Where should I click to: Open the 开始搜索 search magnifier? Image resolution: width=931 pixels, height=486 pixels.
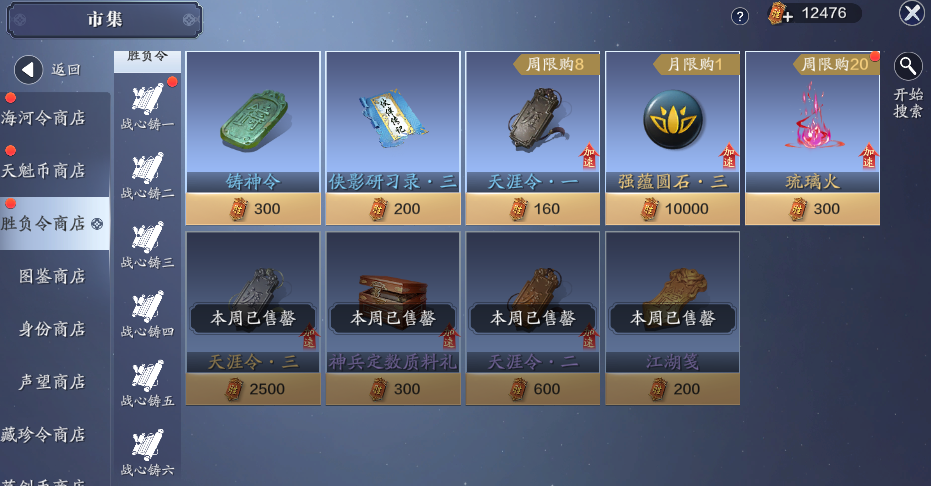click(908, 67)
